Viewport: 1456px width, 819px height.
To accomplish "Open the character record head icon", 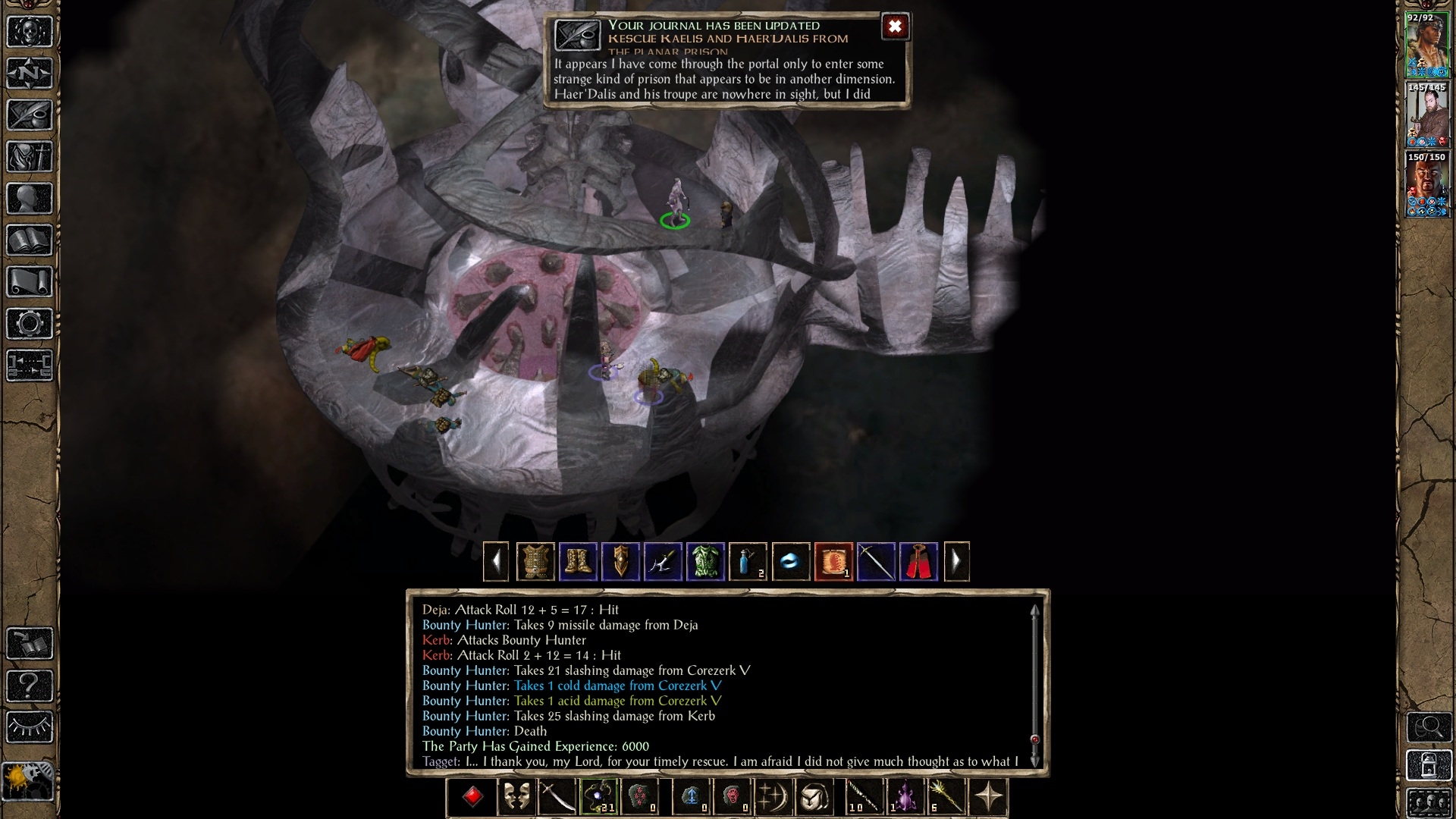I will 30,199.
